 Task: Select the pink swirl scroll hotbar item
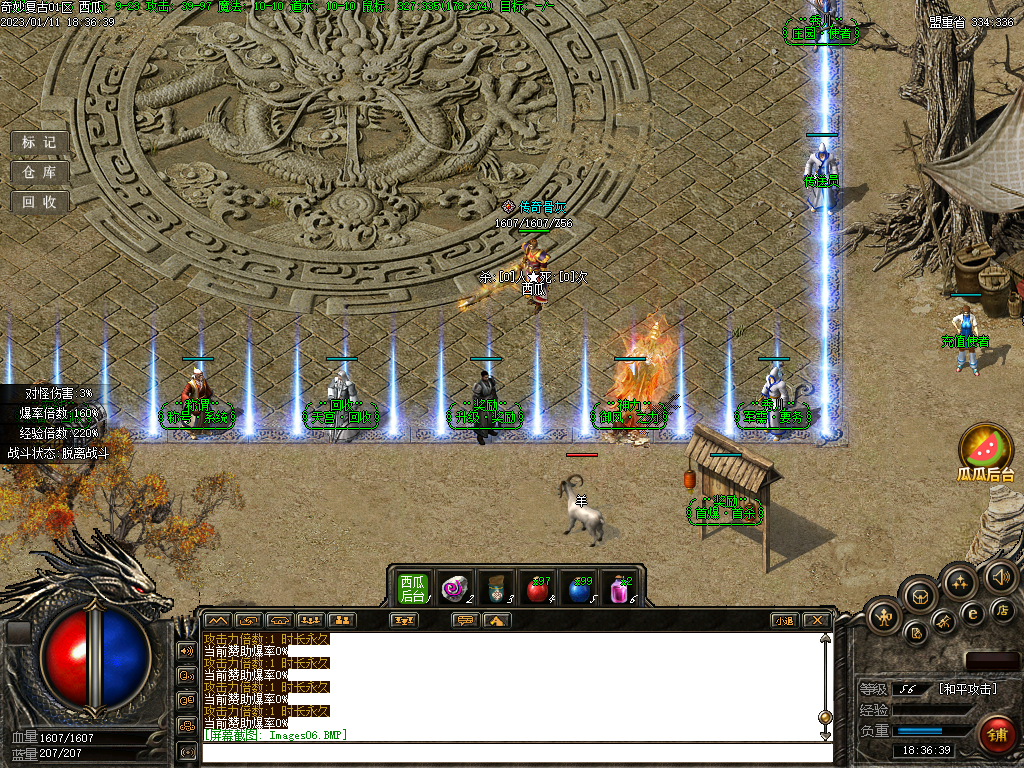click(456, 588)
